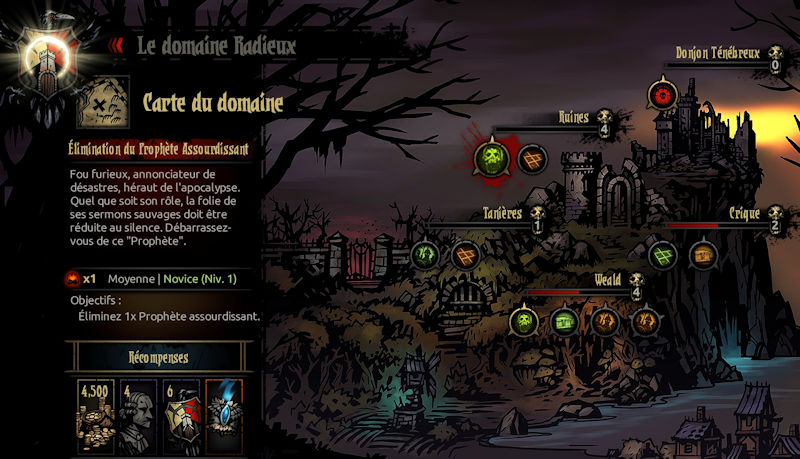Inspect the 4,500 gold reward
The height and width of the screenshot is (459, 800).
pyautogui.click(x=96, y=411)
